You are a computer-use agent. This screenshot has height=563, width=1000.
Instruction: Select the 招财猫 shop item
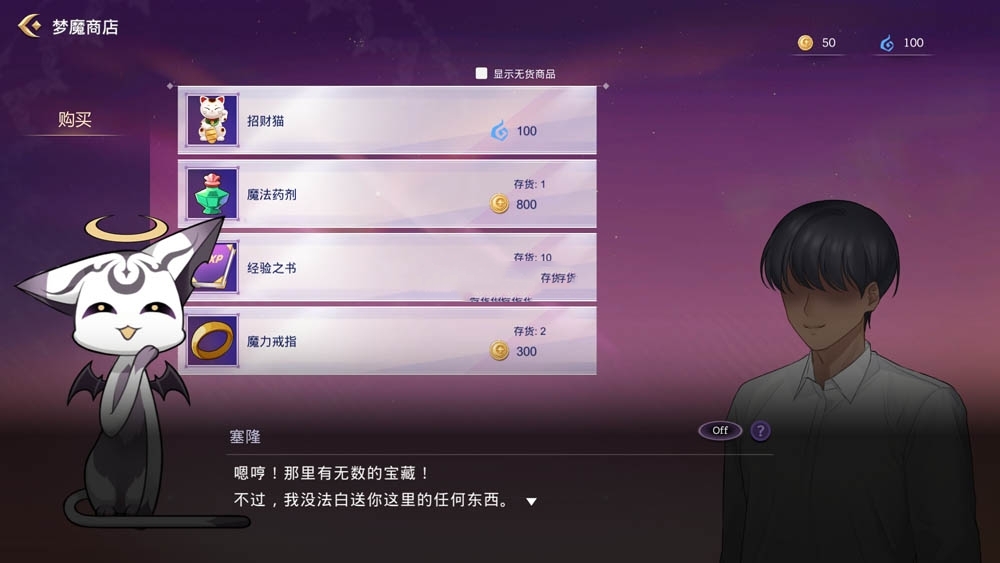pyautogui.click(x=387, y=120)
